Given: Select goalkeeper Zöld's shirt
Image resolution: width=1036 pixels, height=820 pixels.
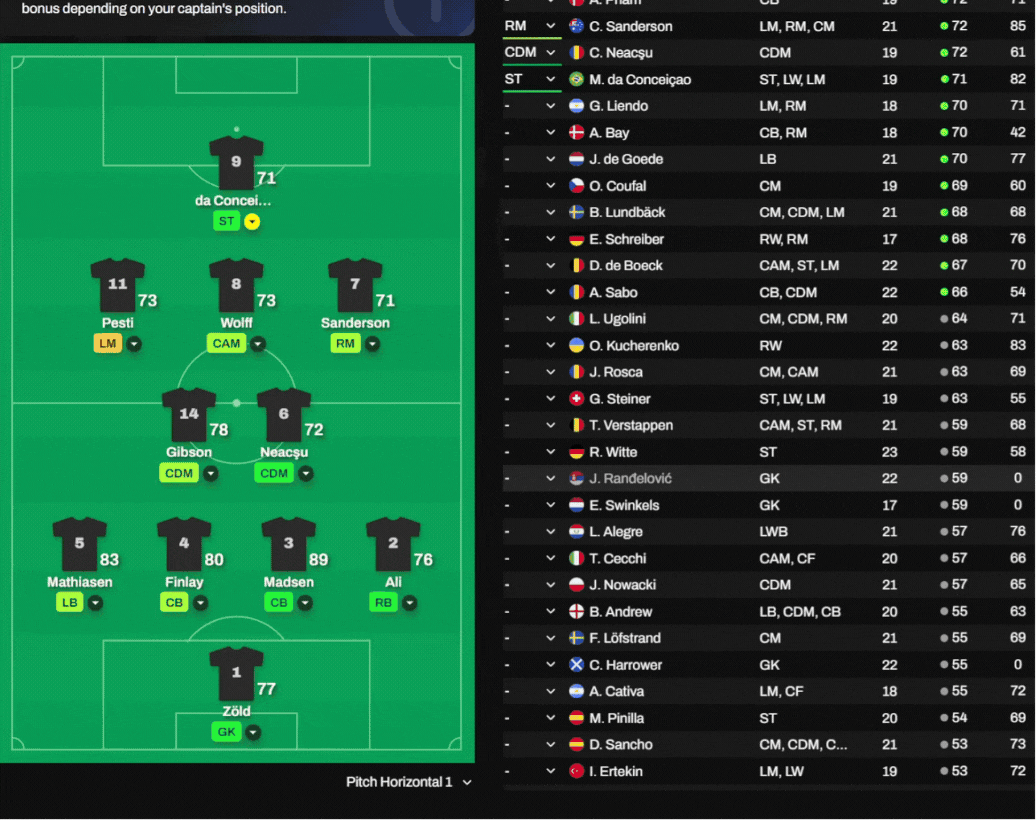Looking at the screenshot, I should (x=236, y=674).
